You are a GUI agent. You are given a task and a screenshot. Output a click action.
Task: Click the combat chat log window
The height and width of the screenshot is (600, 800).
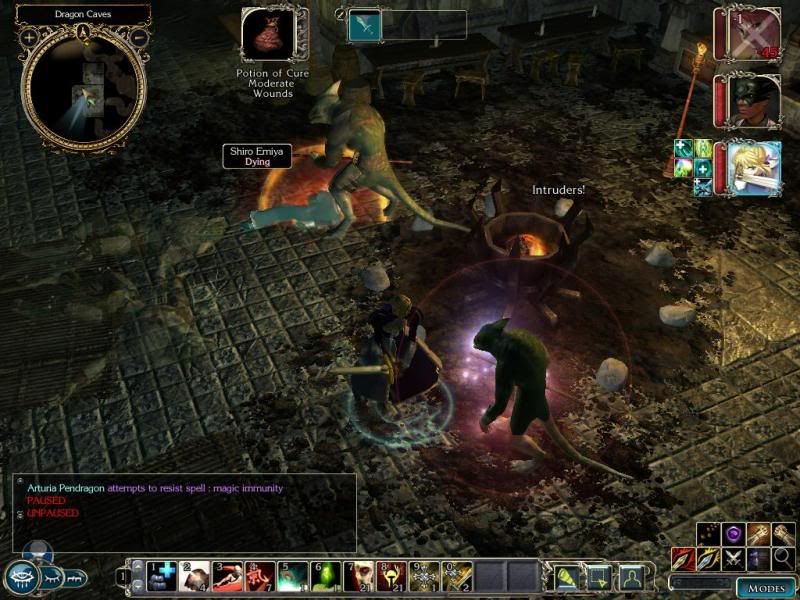pos(185,512)
